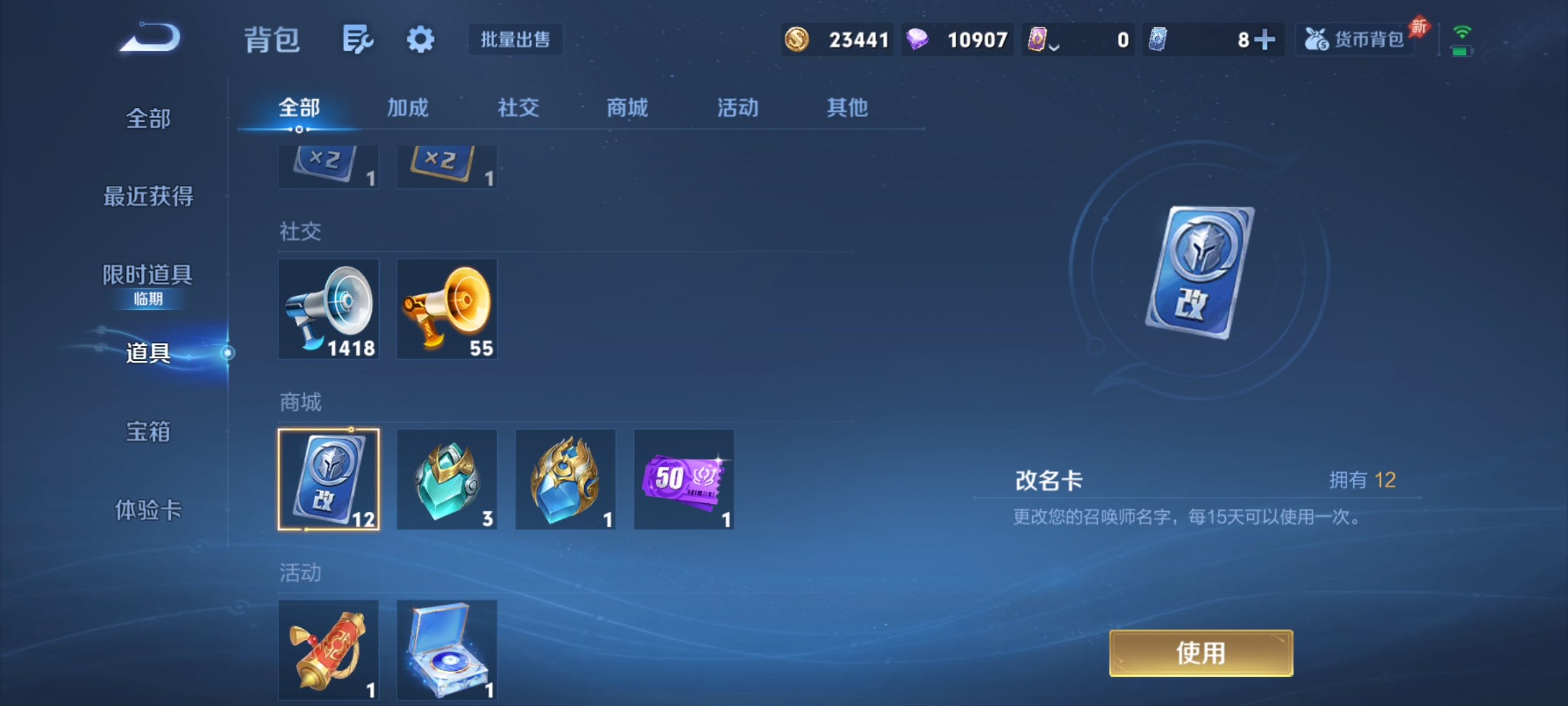Click the 批量出售 button
This screenshot has width=1568, height=706.
(x=515, y=39)
